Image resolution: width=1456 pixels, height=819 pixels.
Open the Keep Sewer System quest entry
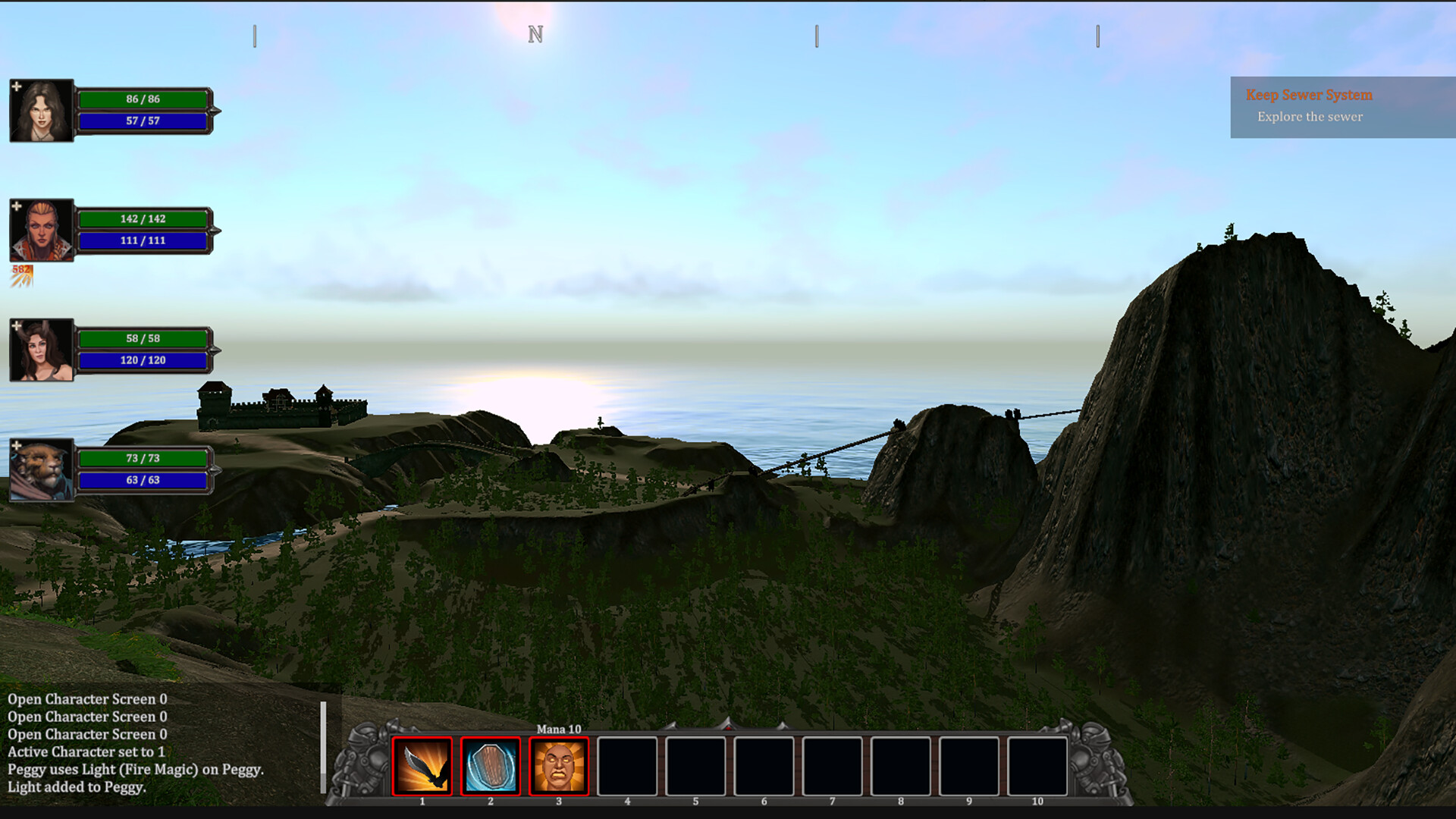pos(1310,95)
